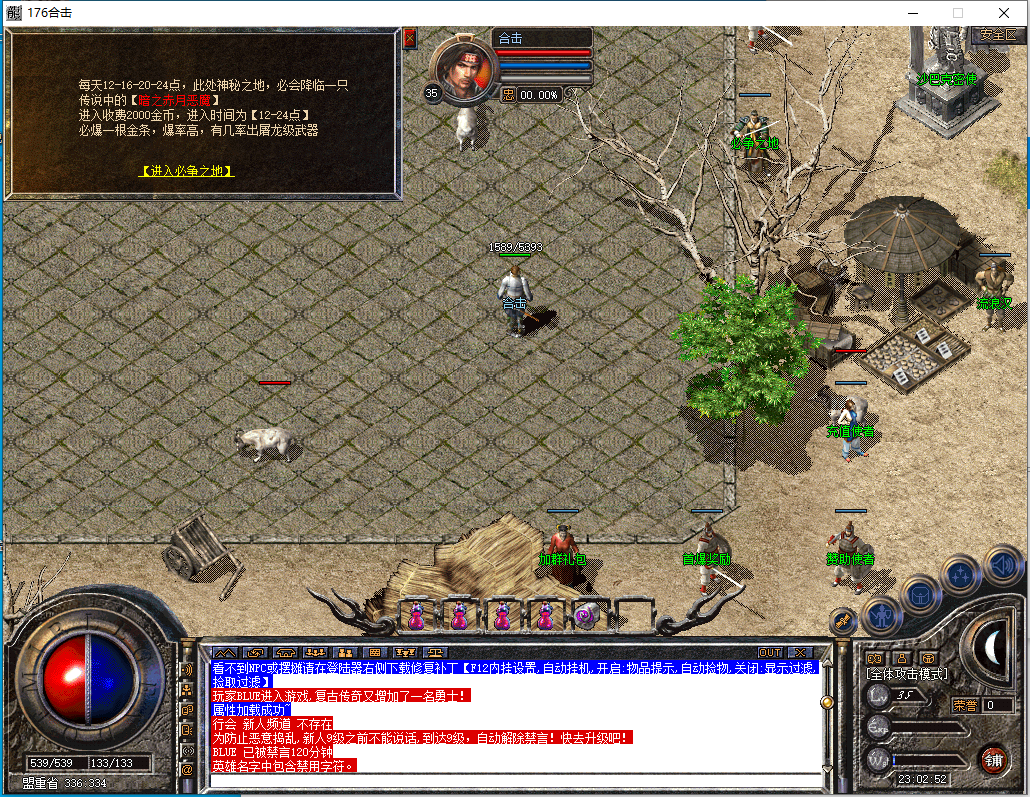Close the NPC dialogue panel
This screenshot has width=1030, height=797.
click(410, 39)
